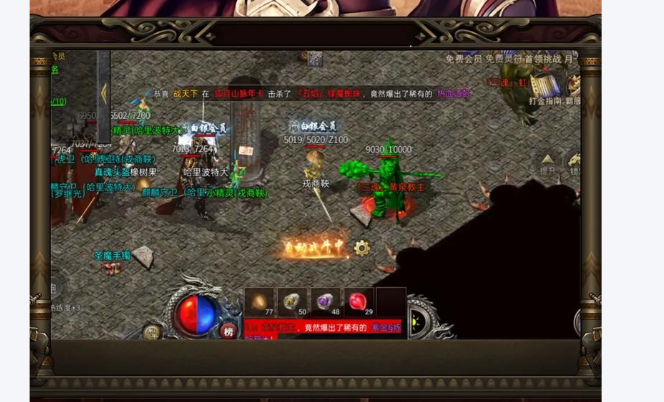Image resolution: width=664 pixels, height=402 pixels.
Task: Use the golden egg item in hotbar
Action: click(261, 301)
